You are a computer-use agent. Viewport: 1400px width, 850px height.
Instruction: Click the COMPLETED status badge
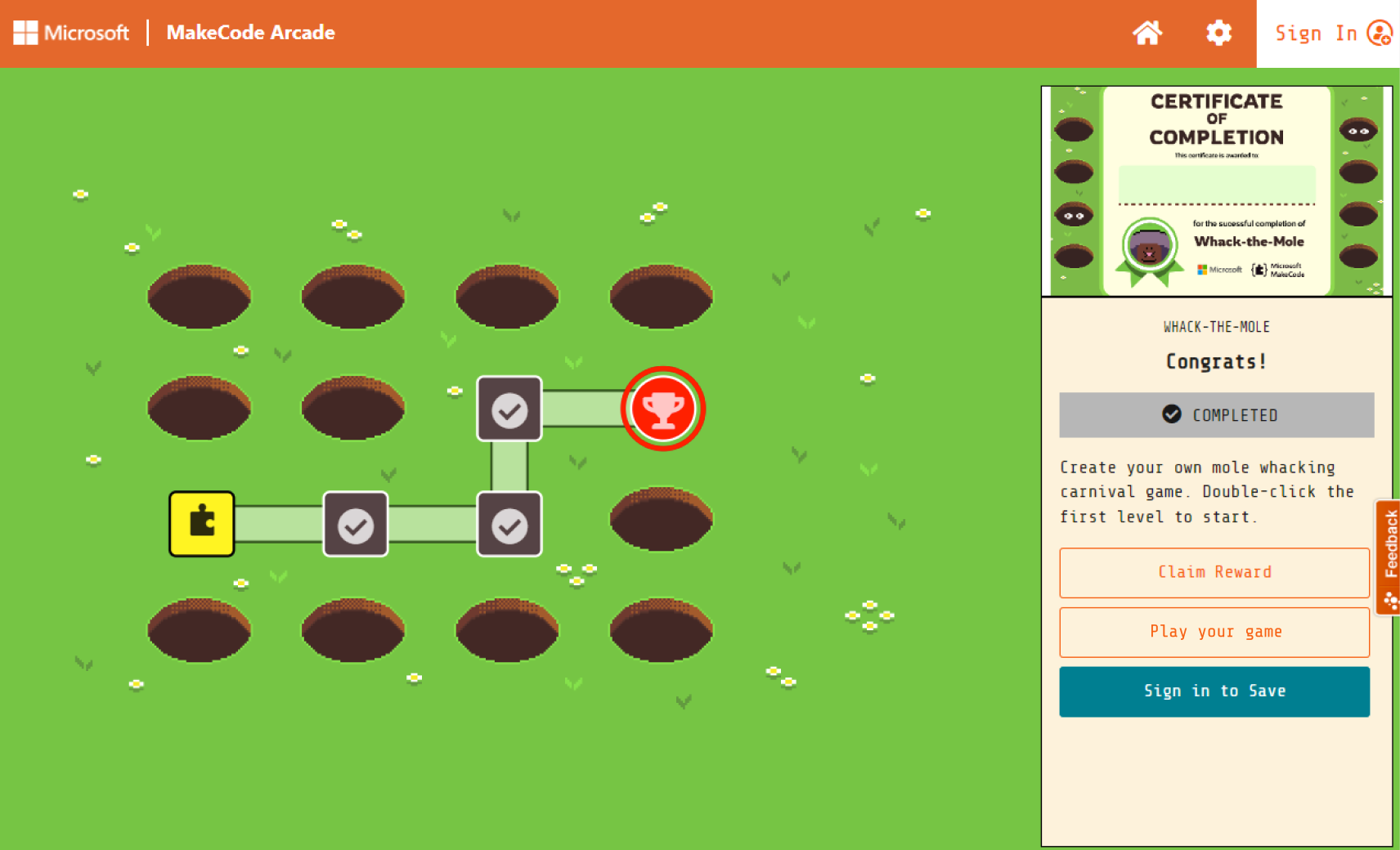[1216, 415]
